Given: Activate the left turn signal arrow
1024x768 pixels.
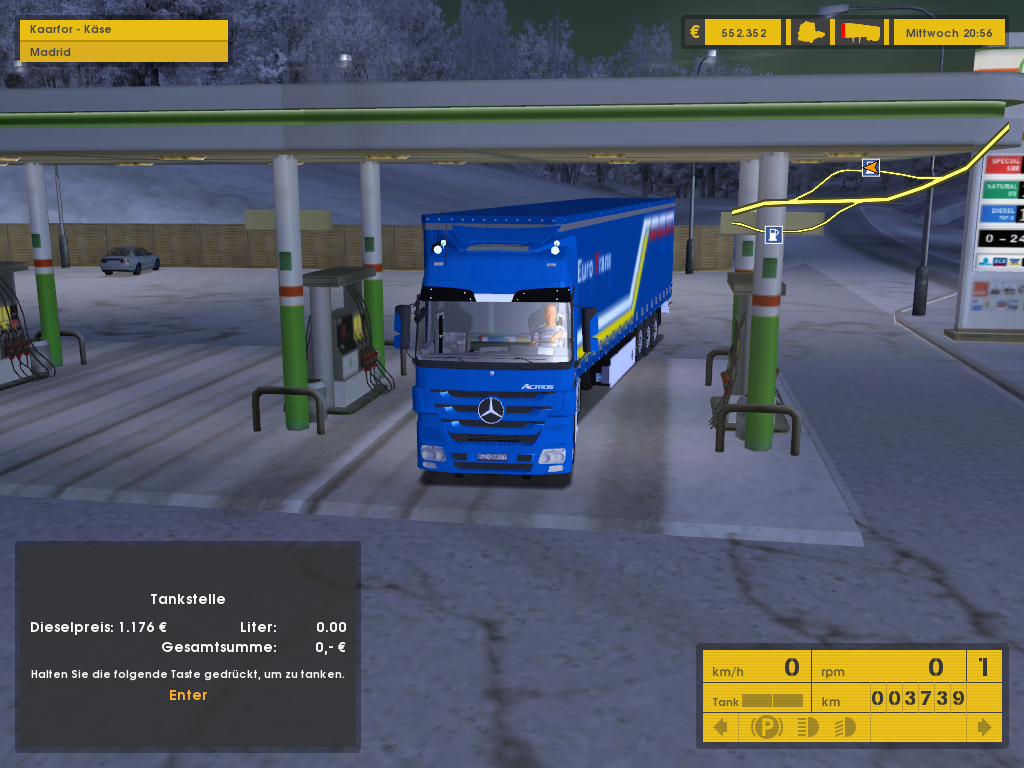Looking at the screenshot, I should point(719,727).
